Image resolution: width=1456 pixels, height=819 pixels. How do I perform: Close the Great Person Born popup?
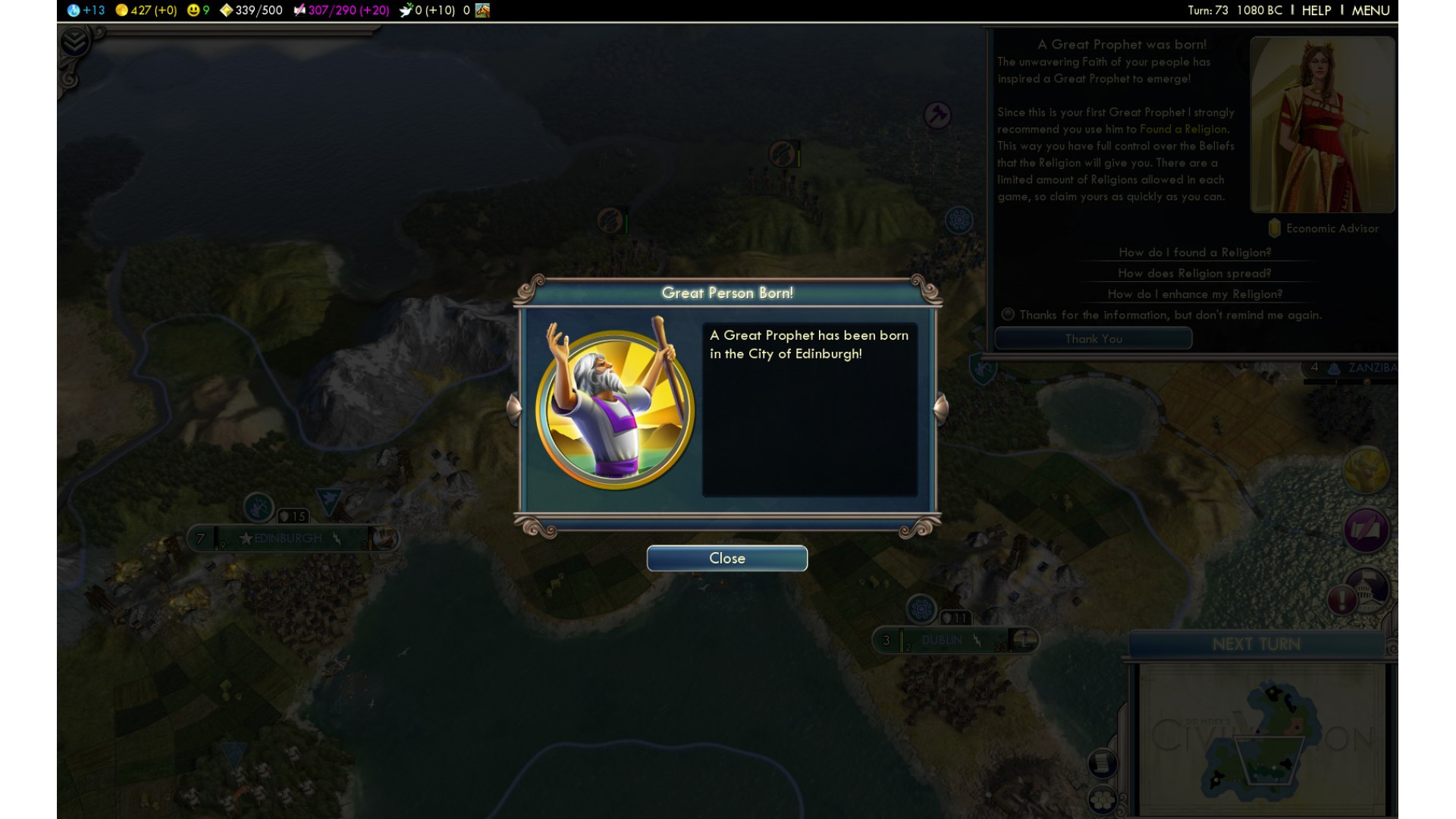point(726,558)
